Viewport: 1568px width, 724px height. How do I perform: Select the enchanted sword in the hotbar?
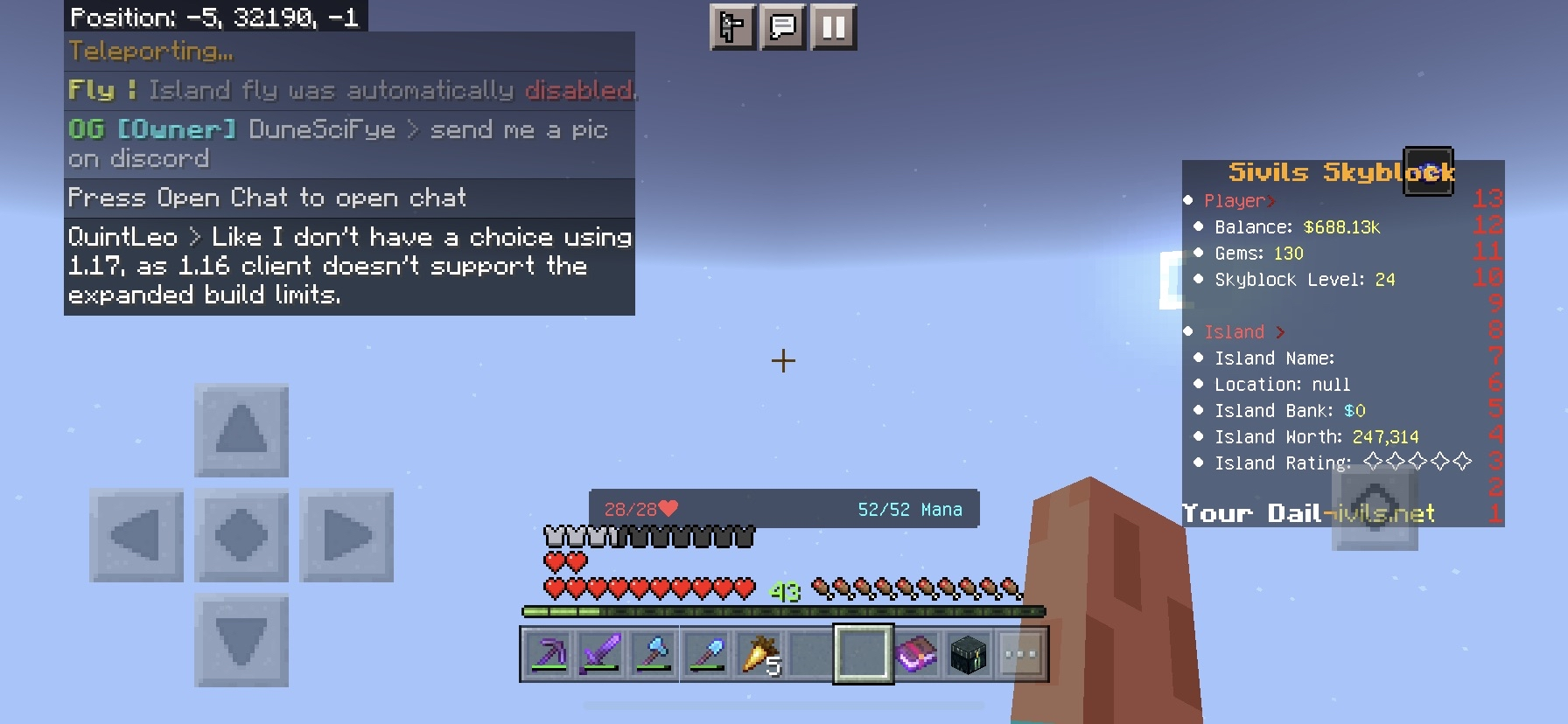[601, 653]
